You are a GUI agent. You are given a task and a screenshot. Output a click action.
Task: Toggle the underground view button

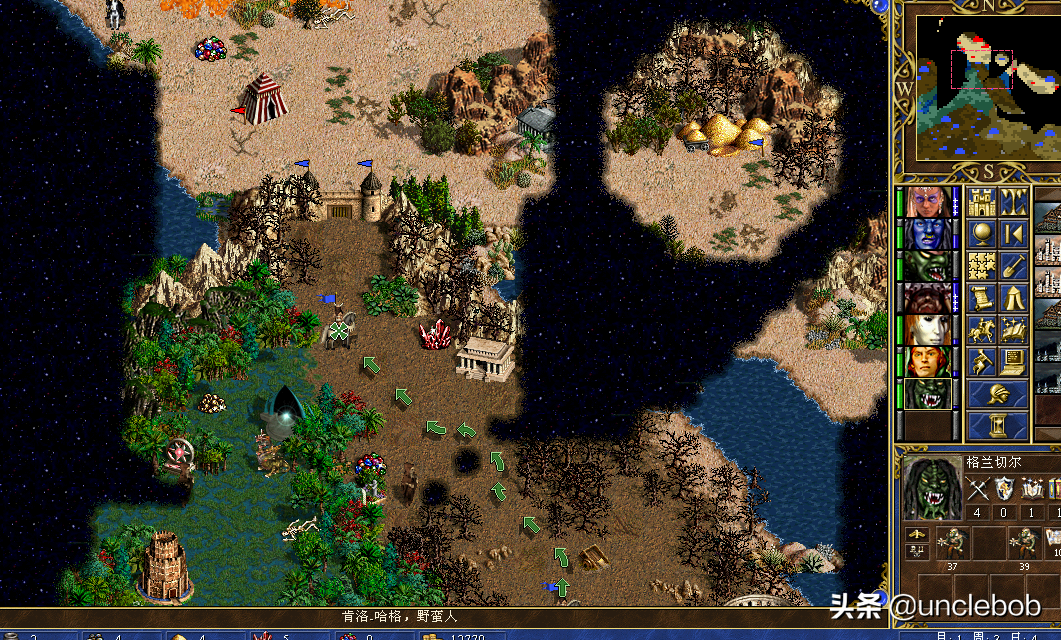(1013, 203)
